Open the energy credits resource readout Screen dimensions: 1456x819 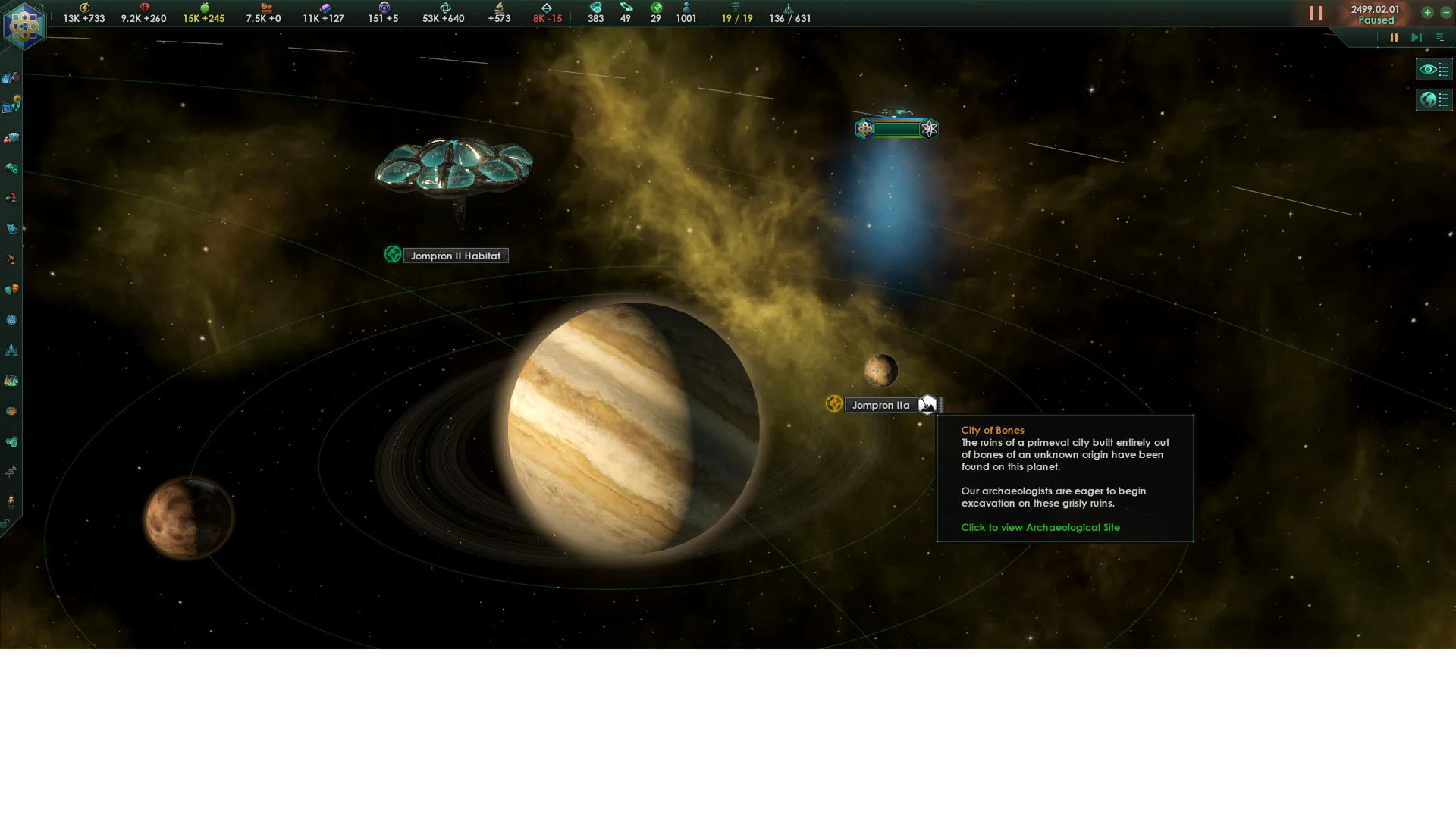coord(83,14)
